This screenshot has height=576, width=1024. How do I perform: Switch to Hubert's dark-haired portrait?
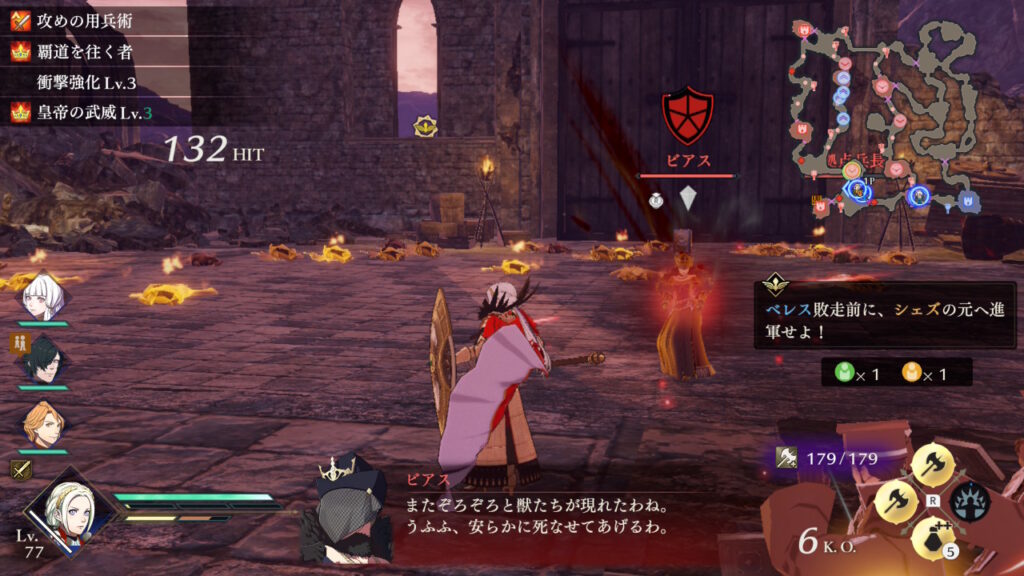pyautogui.click(x=42, y=361)
